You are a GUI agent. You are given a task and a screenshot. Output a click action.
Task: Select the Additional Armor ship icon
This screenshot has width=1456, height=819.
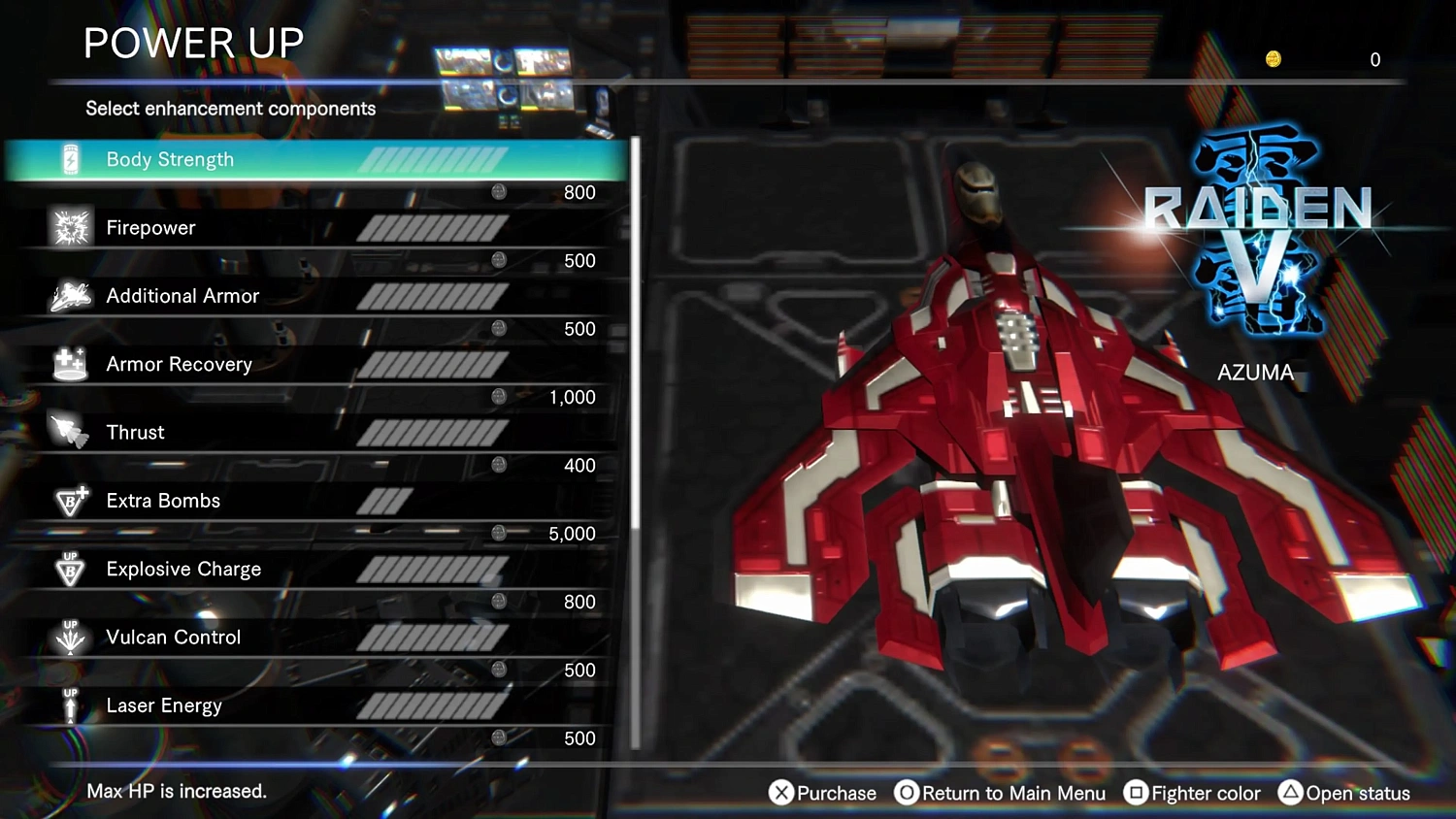pos(69,295)
